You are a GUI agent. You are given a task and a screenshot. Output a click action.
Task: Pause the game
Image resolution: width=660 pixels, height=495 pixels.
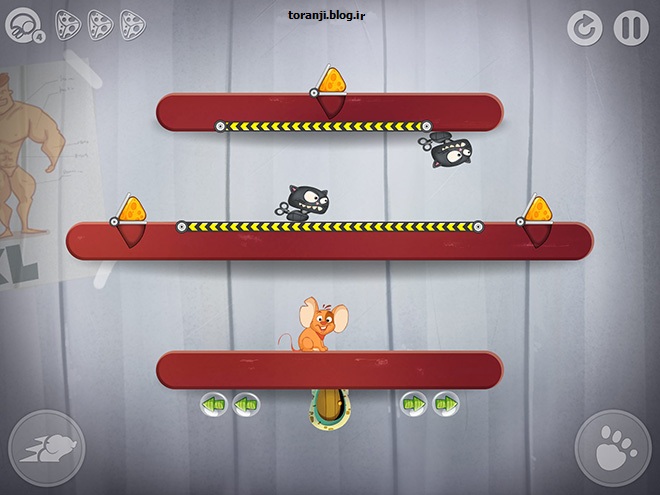[630, 27]
